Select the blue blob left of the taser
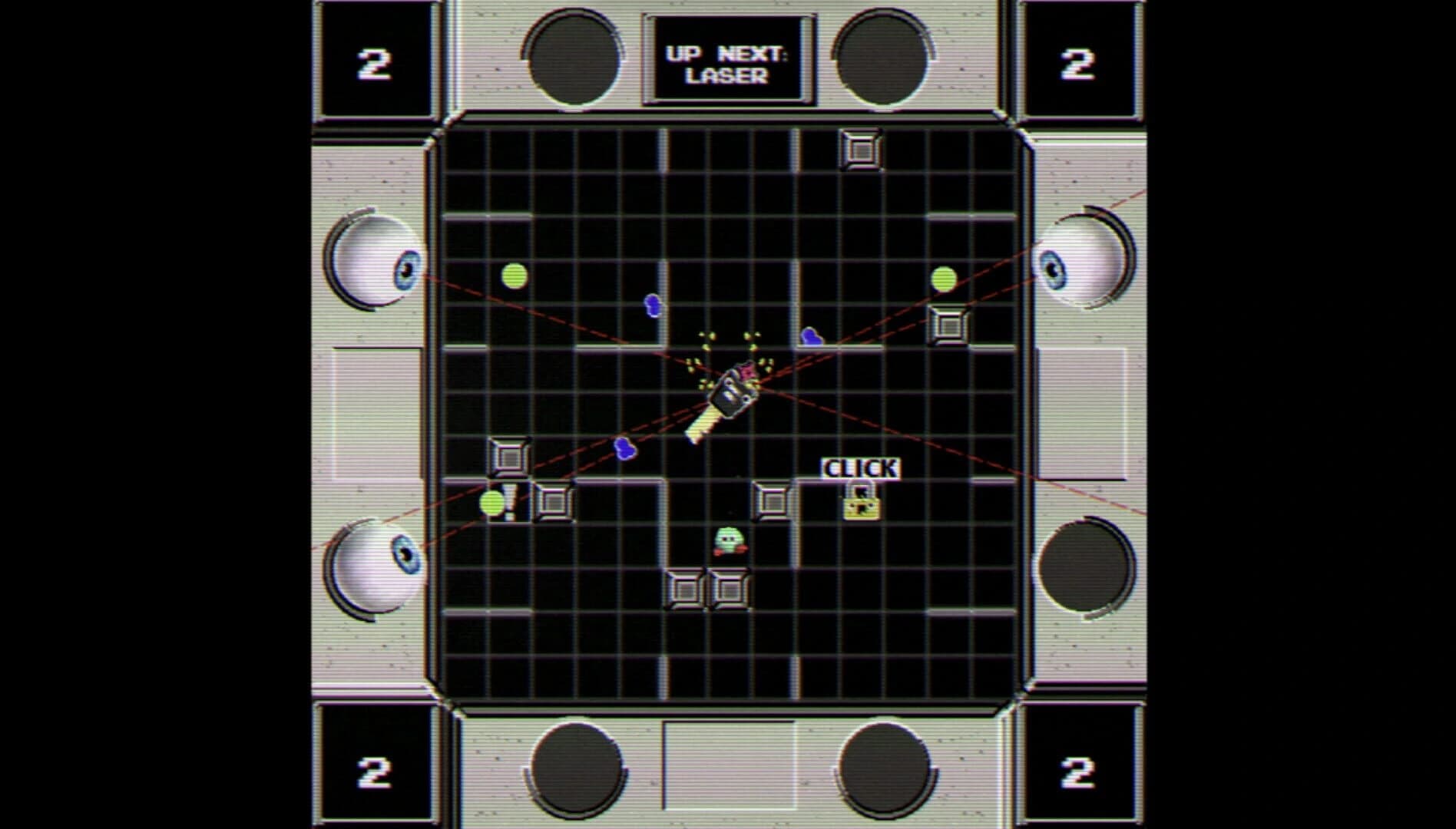1456x829 pixels. pyautogui.click(x=624, y=449)
